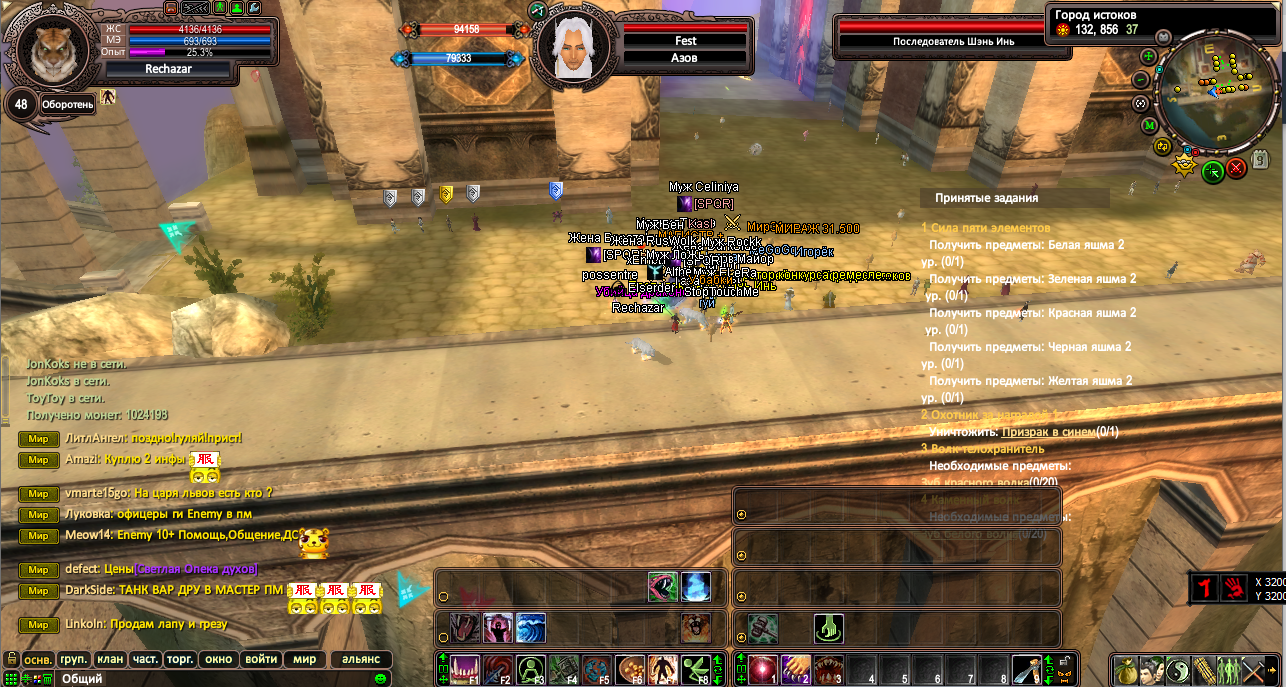Use the sword item in slot 9
1286x687 pixels.
point(1026,669)
